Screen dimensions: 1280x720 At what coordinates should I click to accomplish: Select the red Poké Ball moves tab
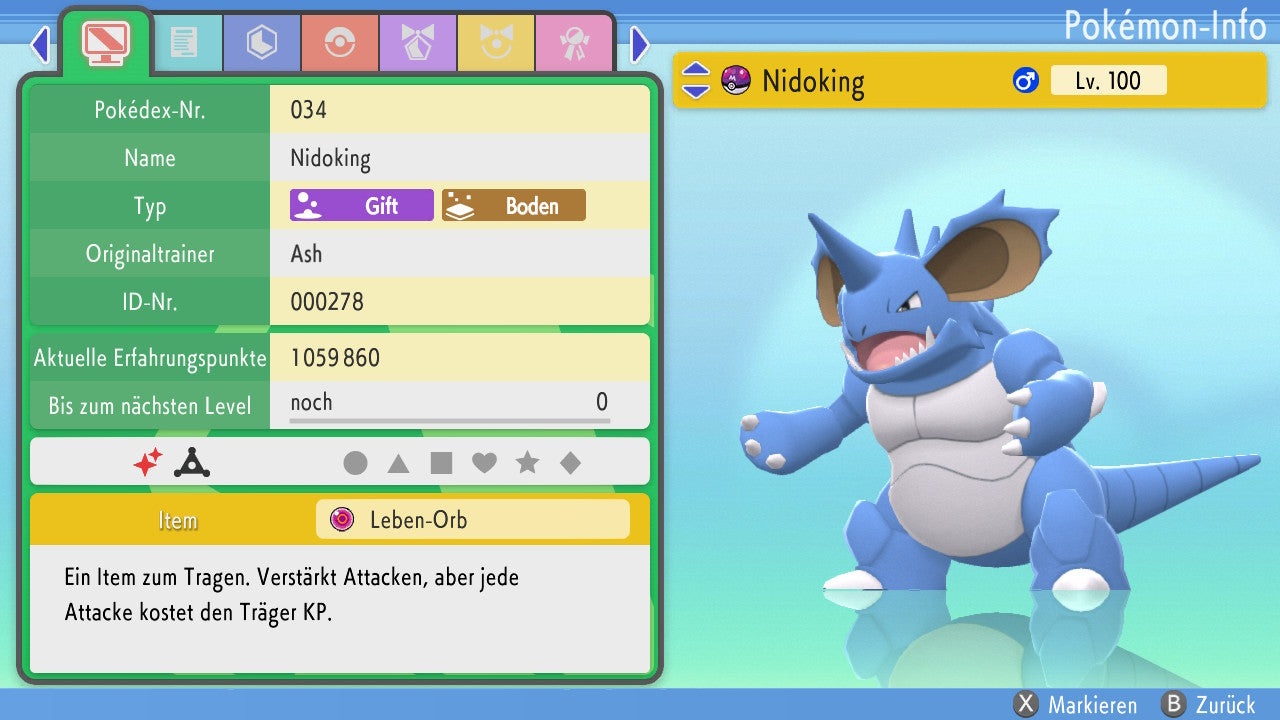click(340, 43)
